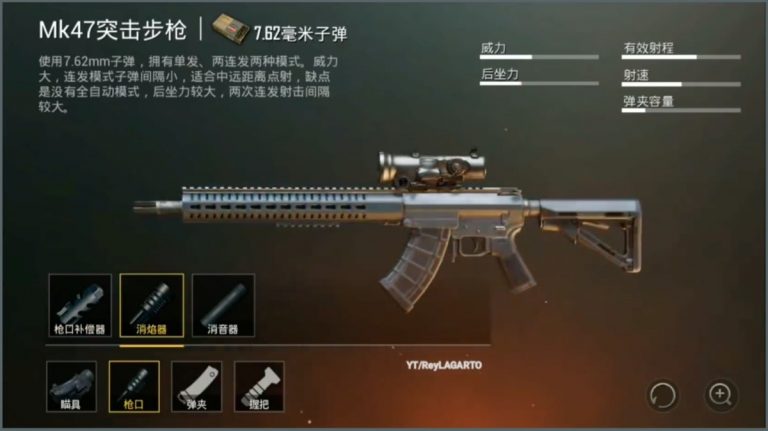The width and height of the screenshot is (768, 431).
Task: Open the 握把 grip category
Action: [259, 386]
